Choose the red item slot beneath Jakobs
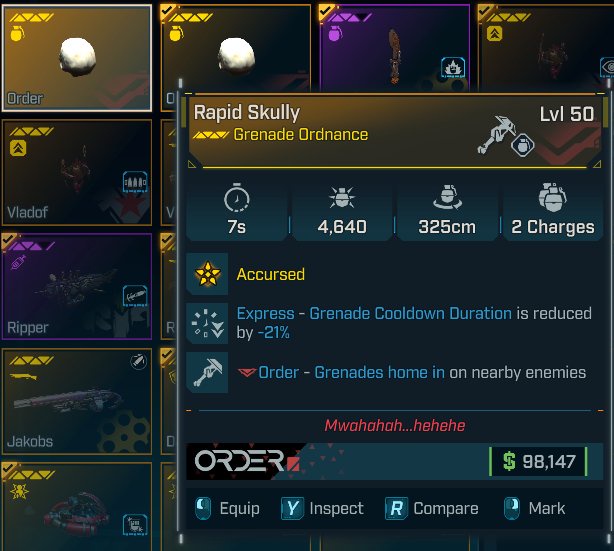The image size is (614, 551). (x=77, y=505)
